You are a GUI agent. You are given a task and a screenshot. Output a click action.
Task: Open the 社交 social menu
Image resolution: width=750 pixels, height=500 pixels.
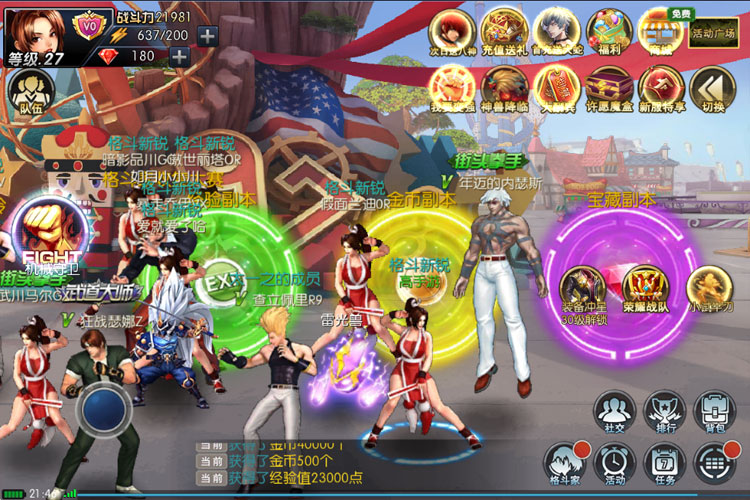[x=613, y=412]
